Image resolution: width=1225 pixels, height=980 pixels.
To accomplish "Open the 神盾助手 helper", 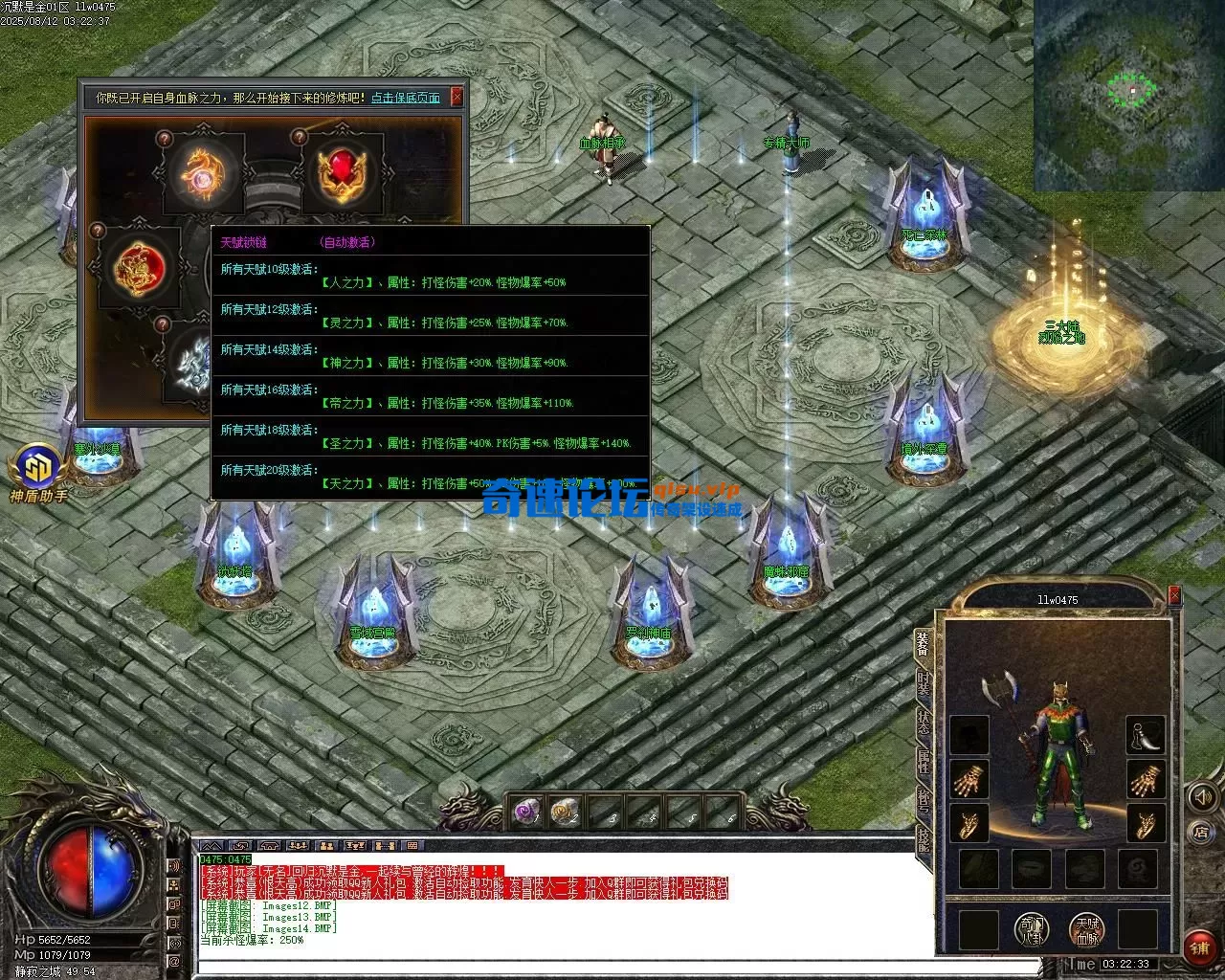I will [38, 469].
